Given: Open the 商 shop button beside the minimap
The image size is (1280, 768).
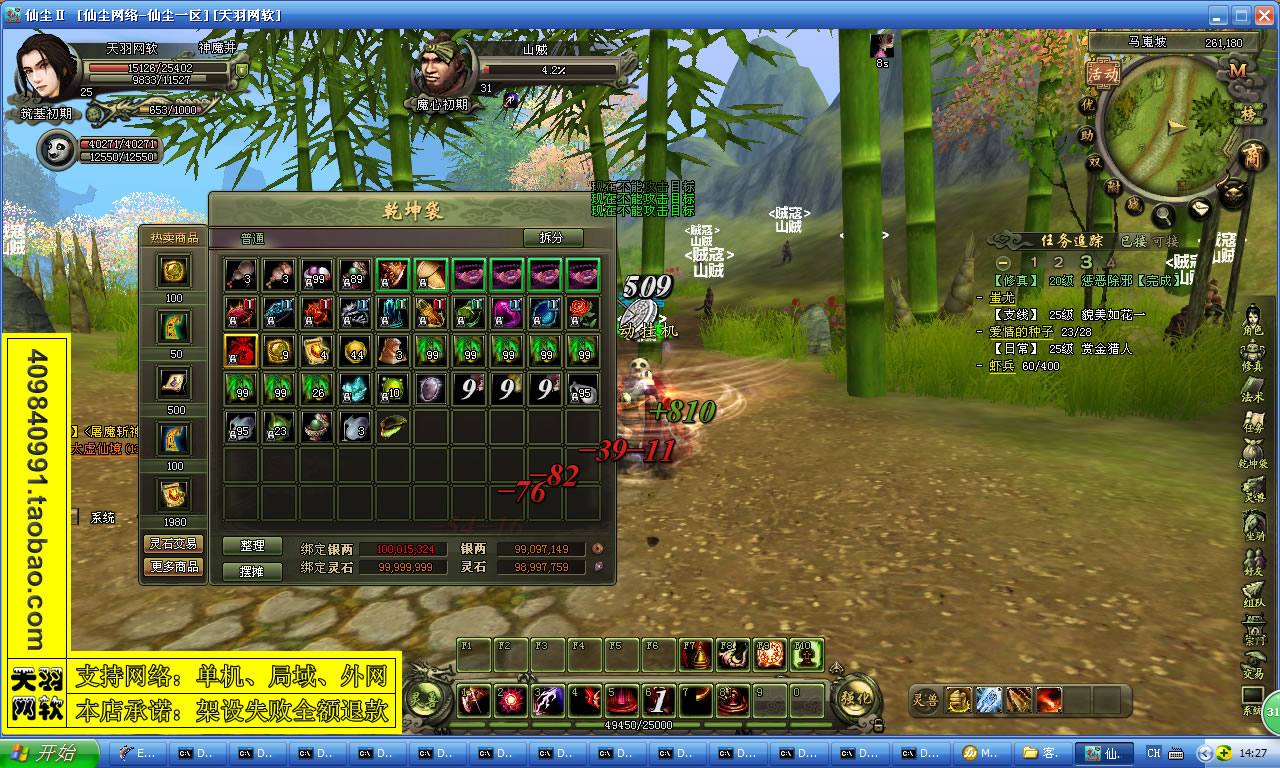Looking at the screenshot, I should tap(1251, 156).
